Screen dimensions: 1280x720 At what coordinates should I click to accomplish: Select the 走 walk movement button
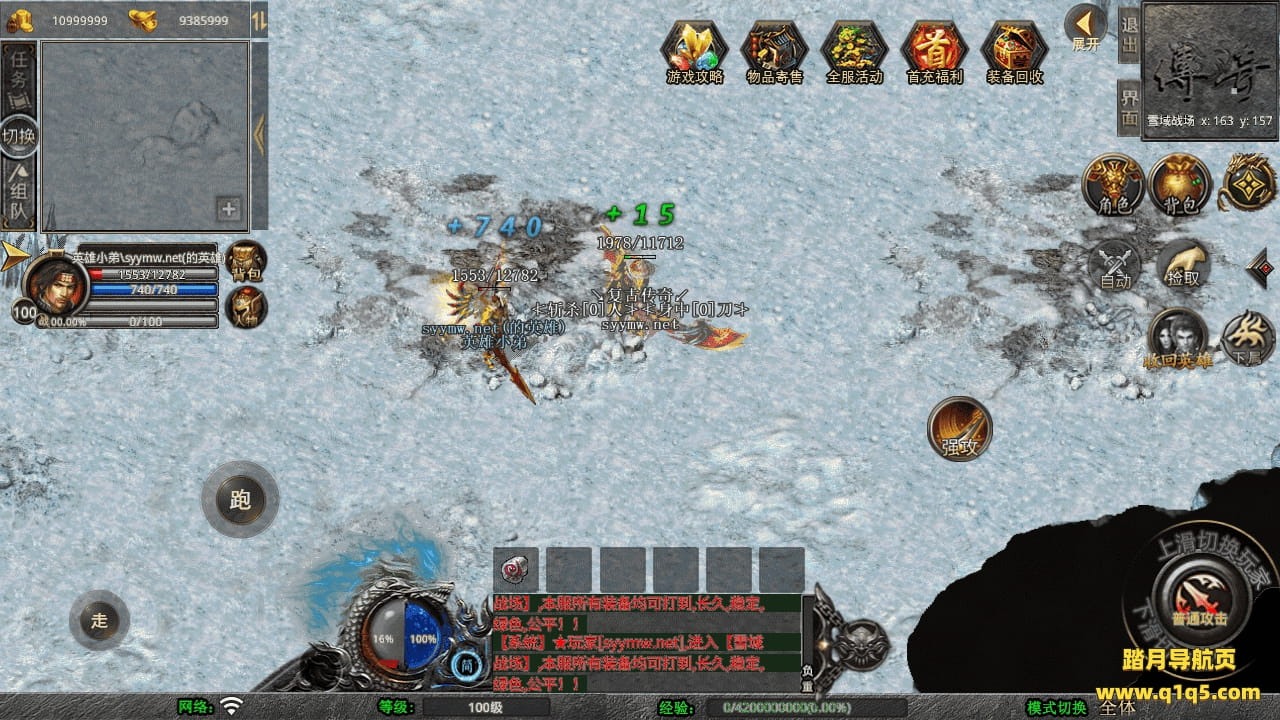pos(99,620)
